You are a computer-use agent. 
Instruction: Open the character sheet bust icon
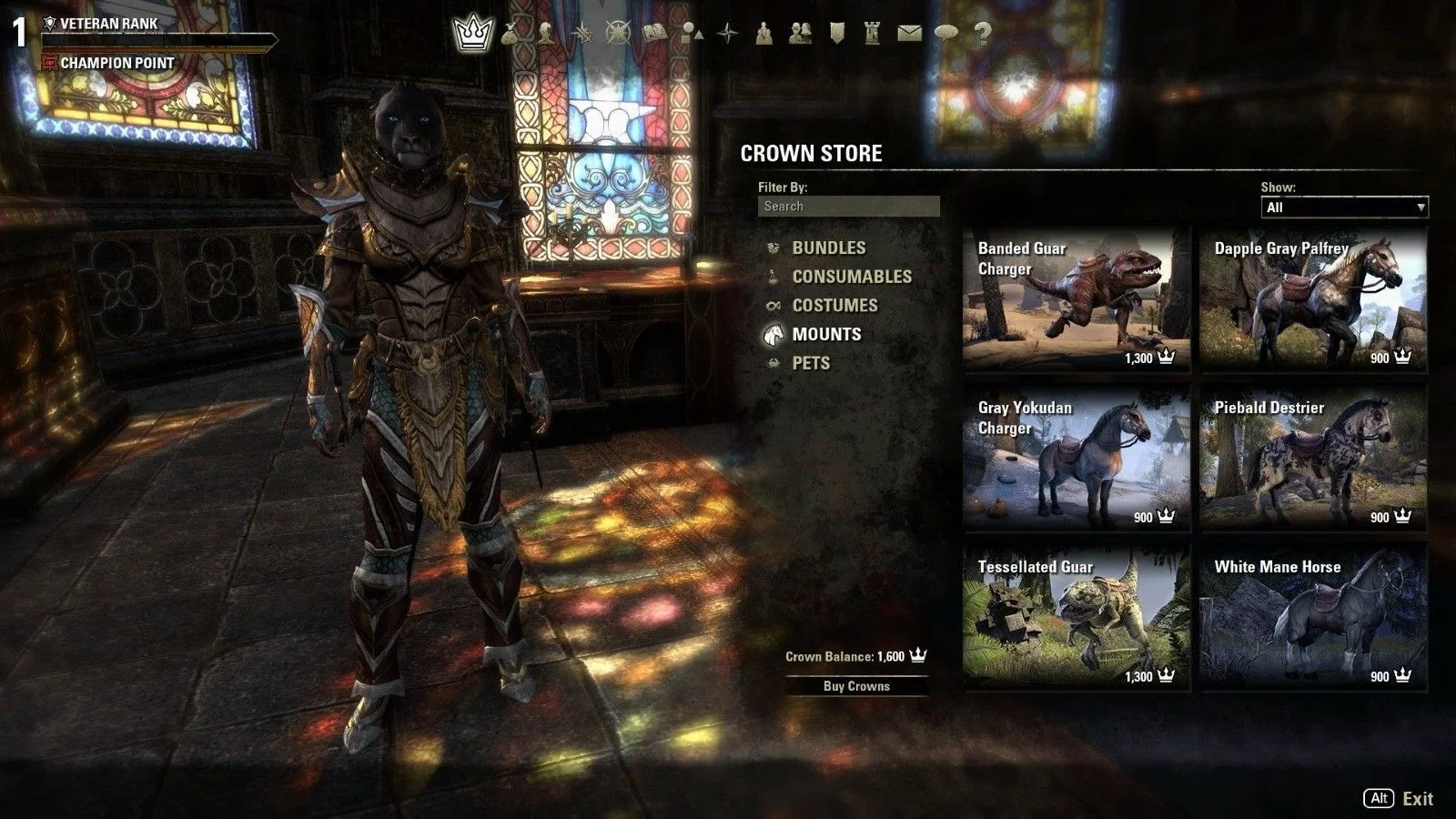[545, 34]
